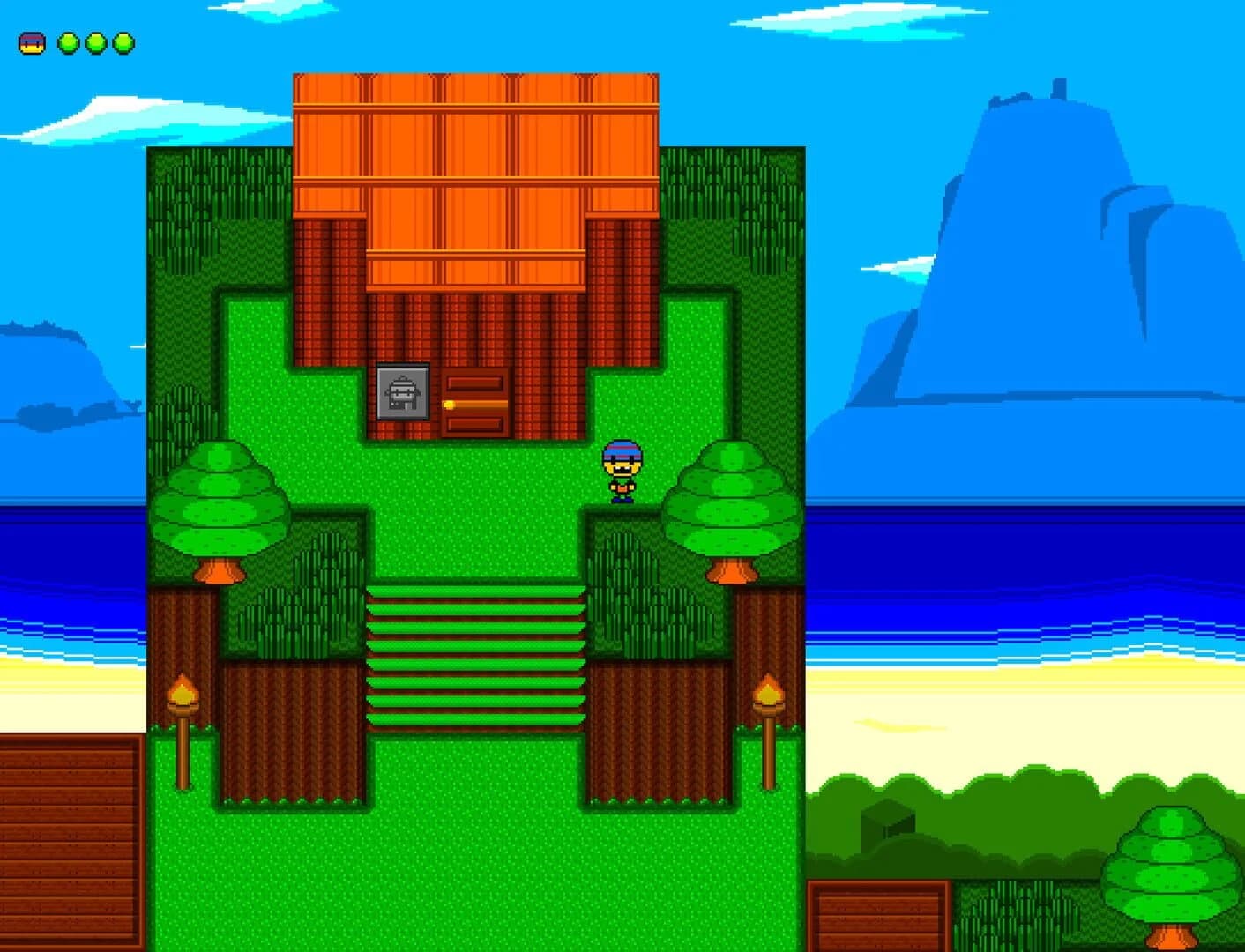
Task: Select the second green health orb
Action: [x=94, y=41]
